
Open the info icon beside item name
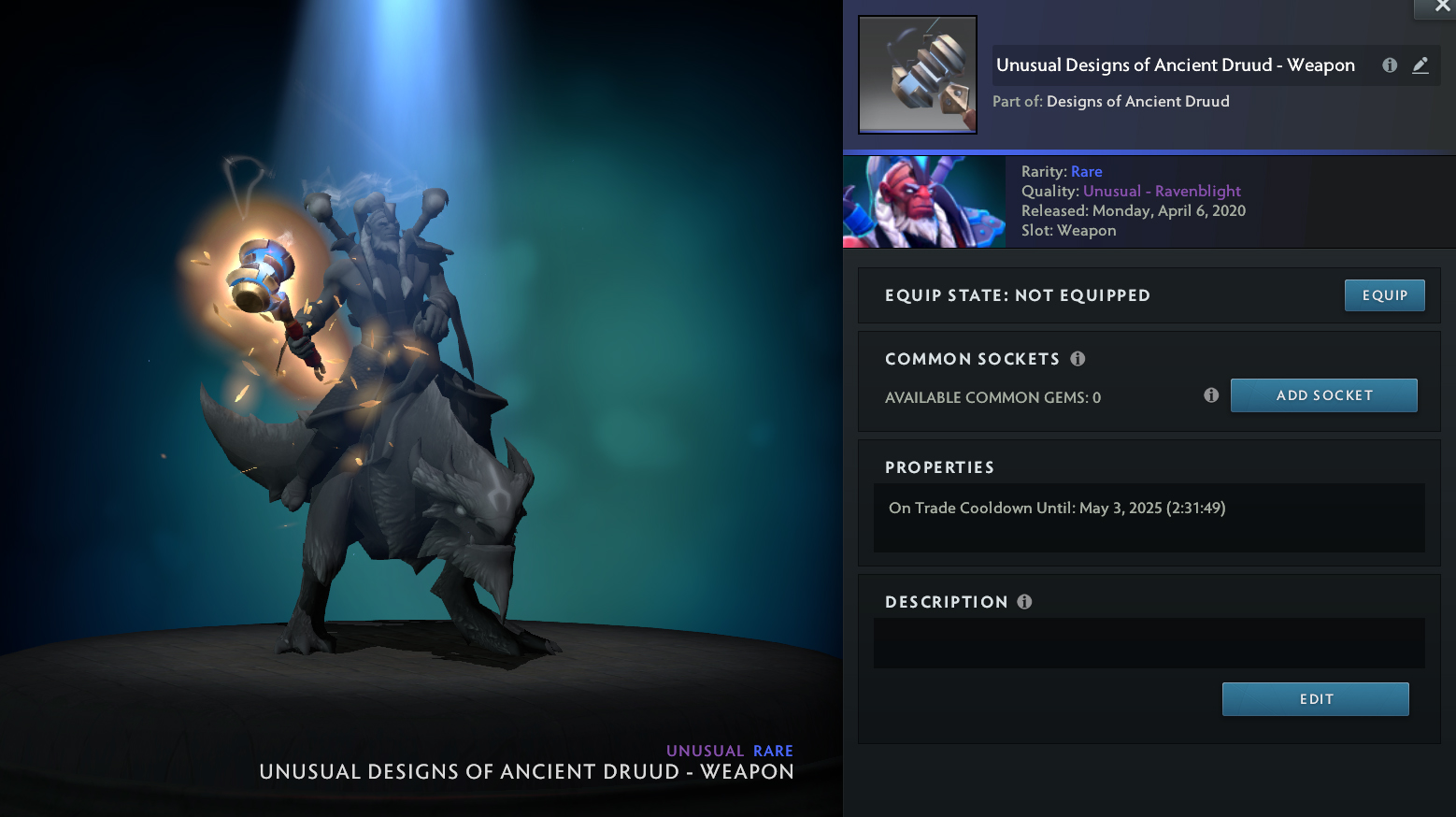(x=1390, y=65)
